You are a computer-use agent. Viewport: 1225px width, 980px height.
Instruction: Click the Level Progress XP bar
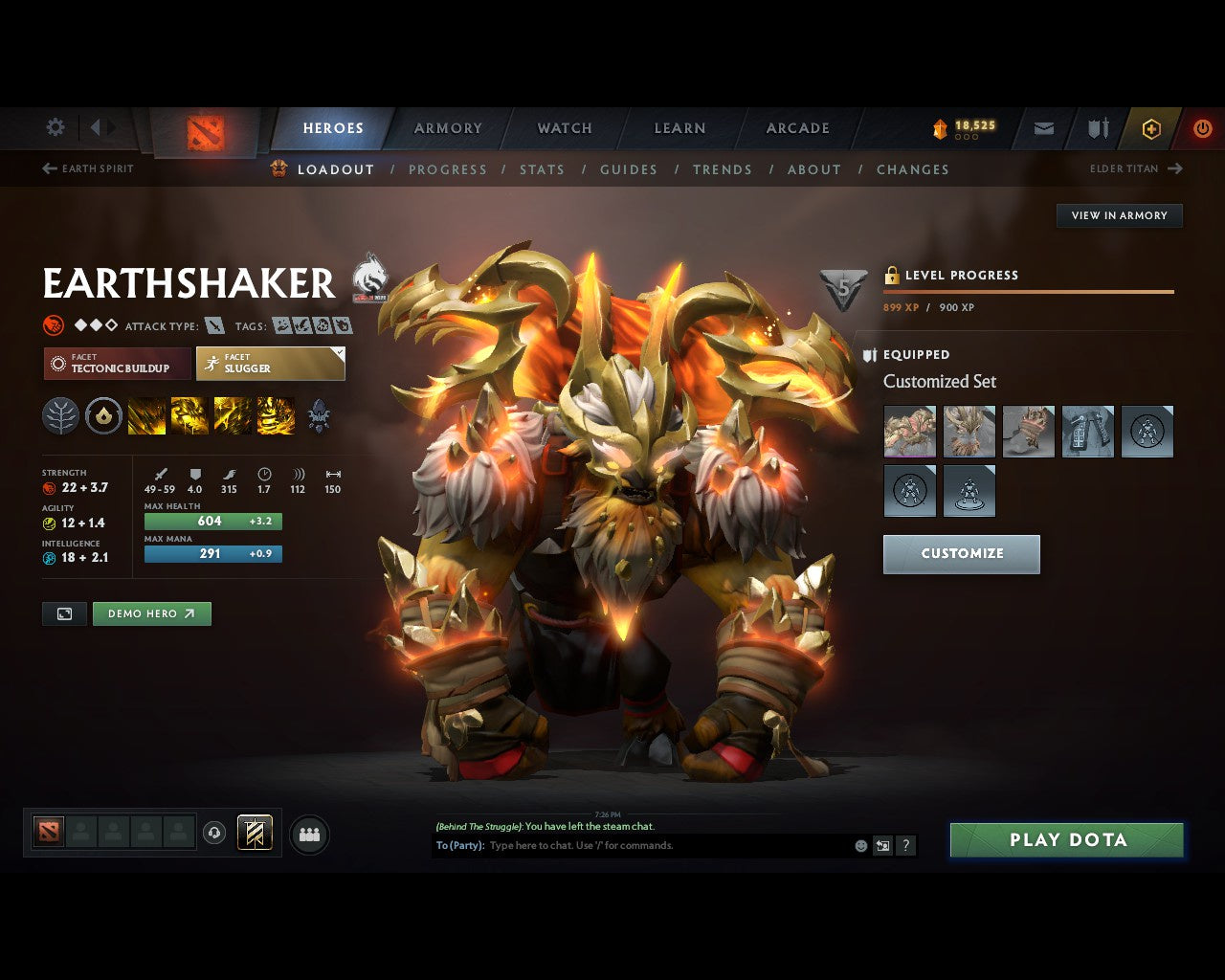1028,292
